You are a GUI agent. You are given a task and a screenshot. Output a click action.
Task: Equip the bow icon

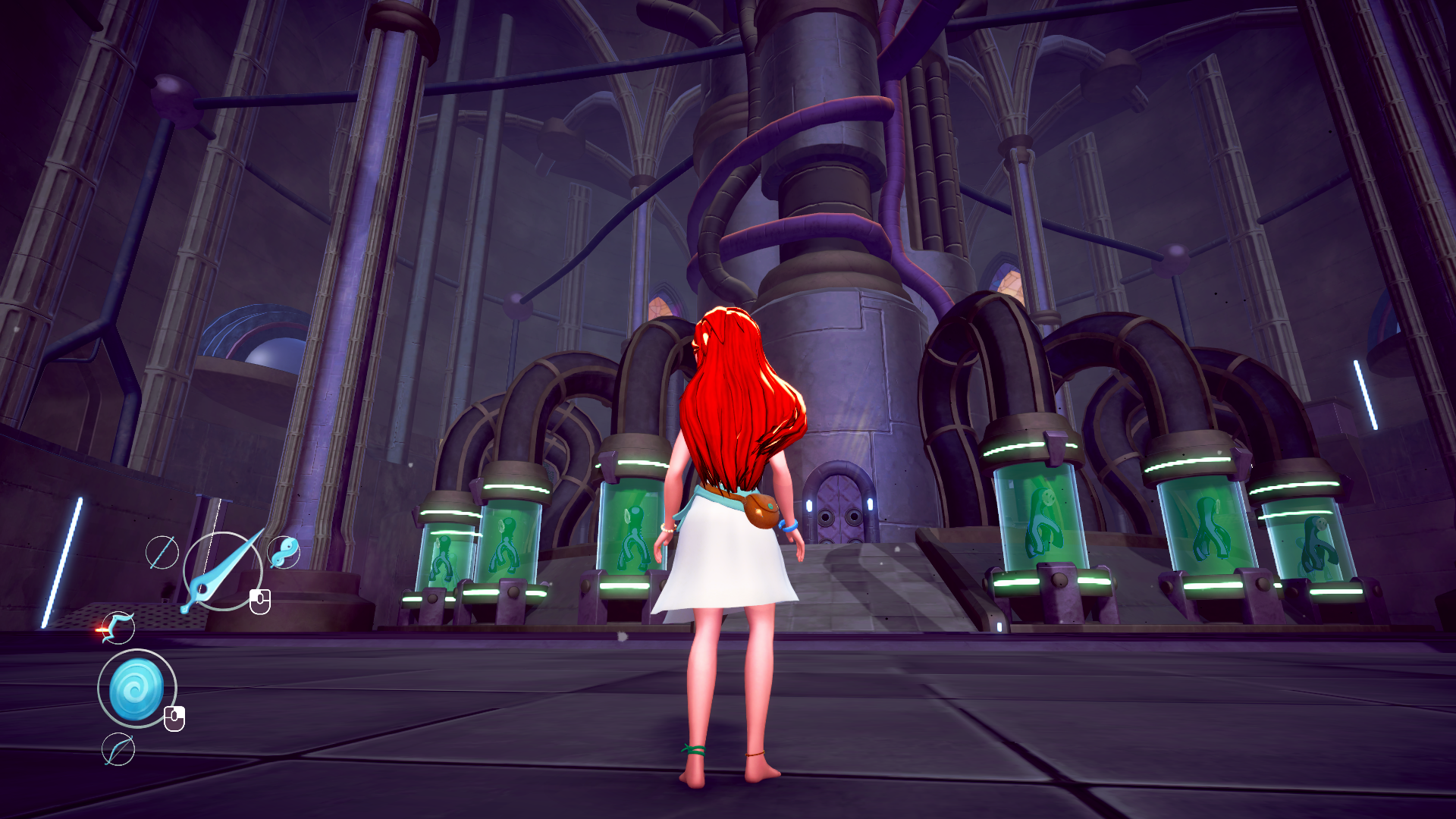click(x=118, y=750)
